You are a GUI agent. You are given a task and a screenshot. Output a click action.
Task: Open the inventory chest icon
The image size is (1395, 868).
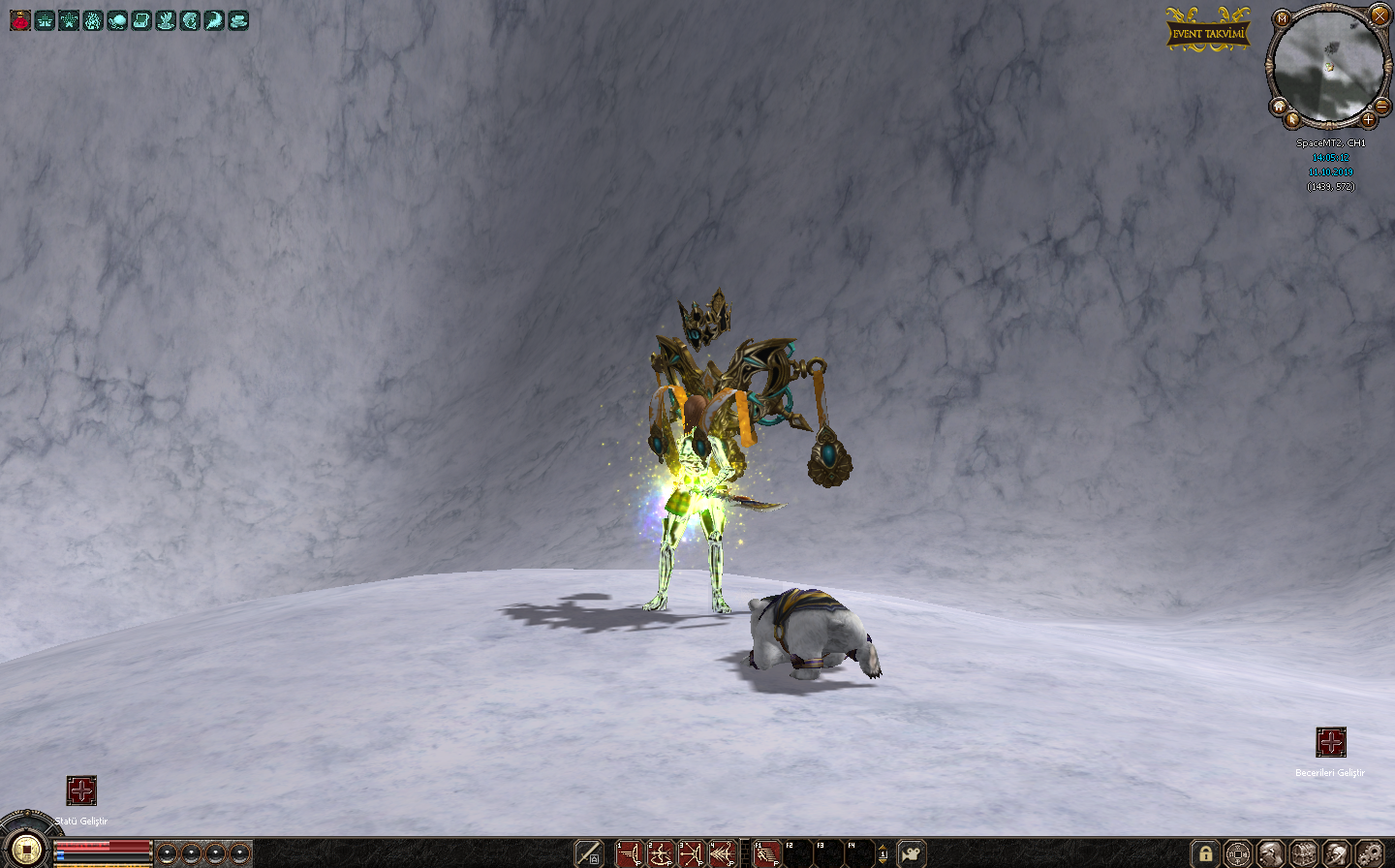[x=1303, y=854]
